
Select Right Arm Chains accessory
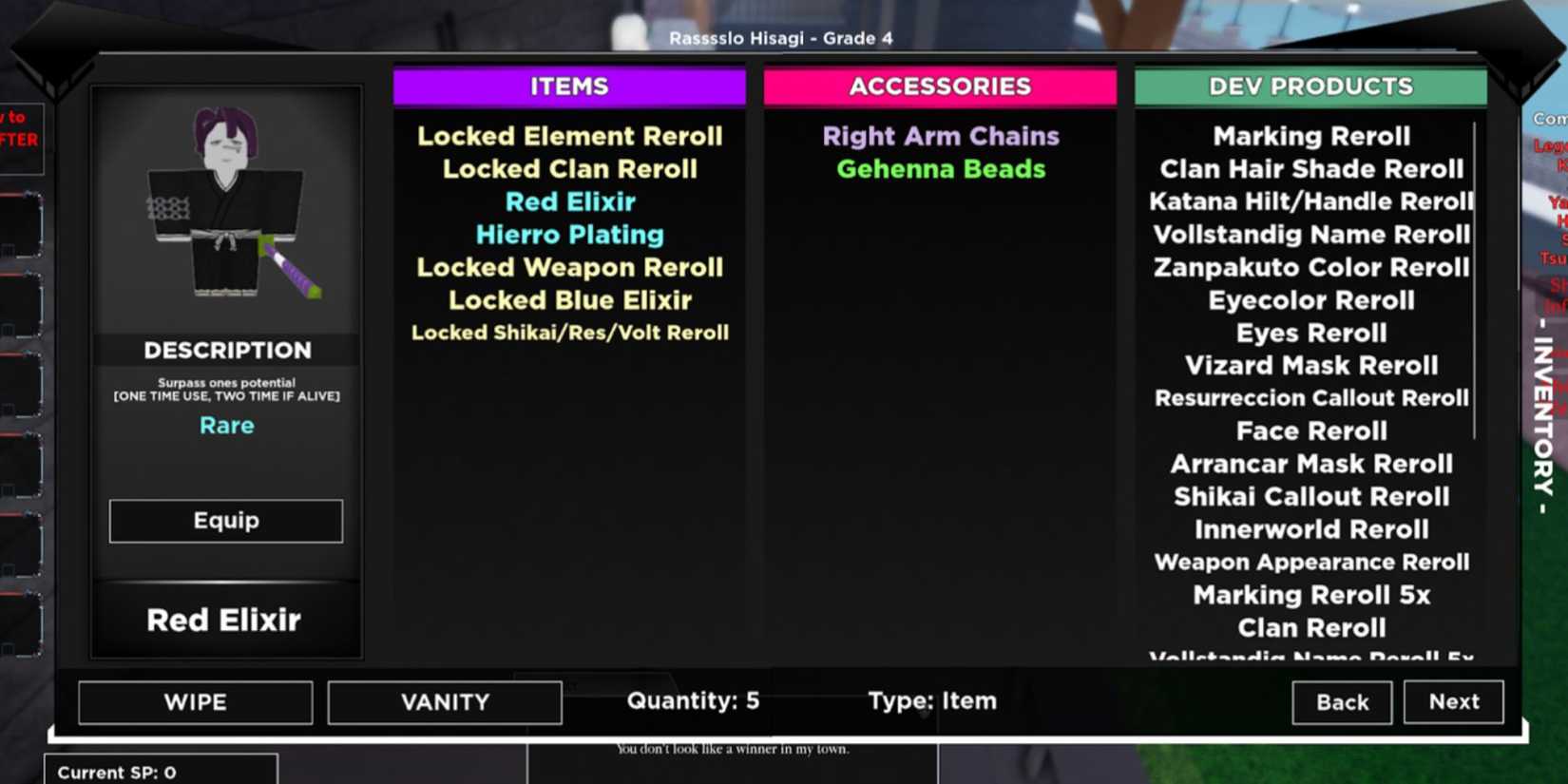click(x=940, y=136)
